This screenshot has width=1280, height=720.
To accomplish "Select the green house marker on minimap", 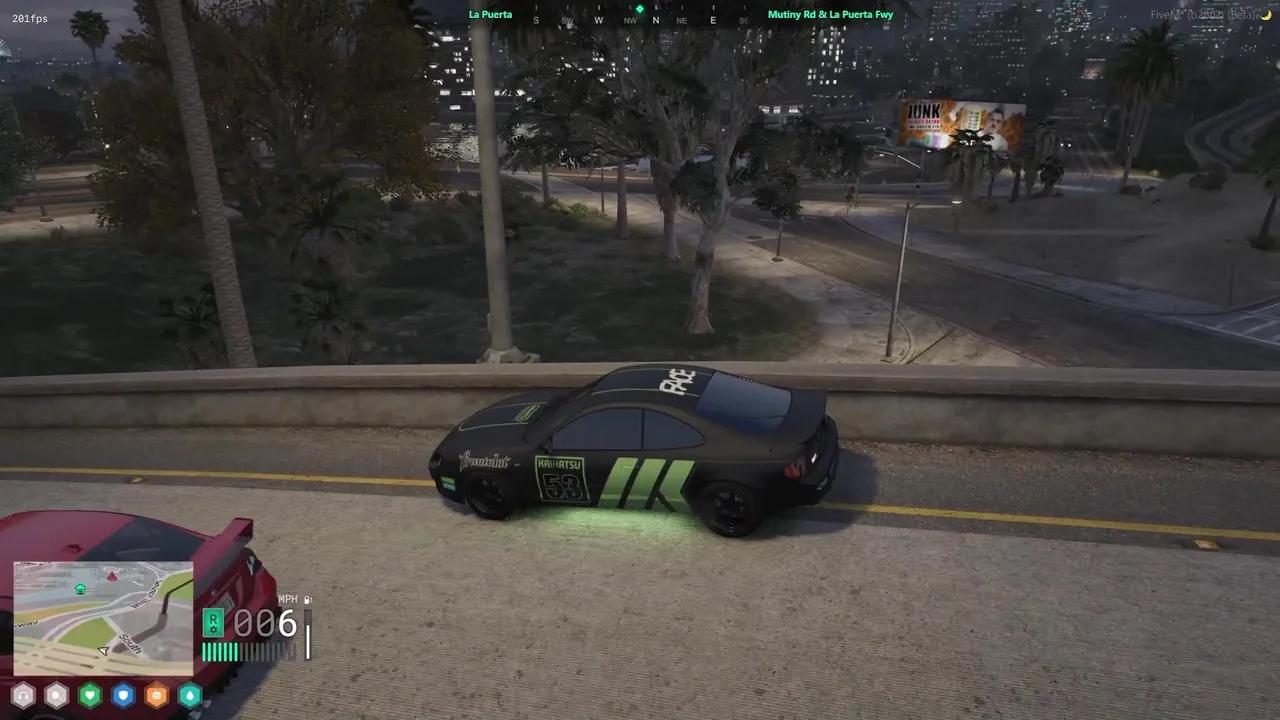I will coord(80,589).
